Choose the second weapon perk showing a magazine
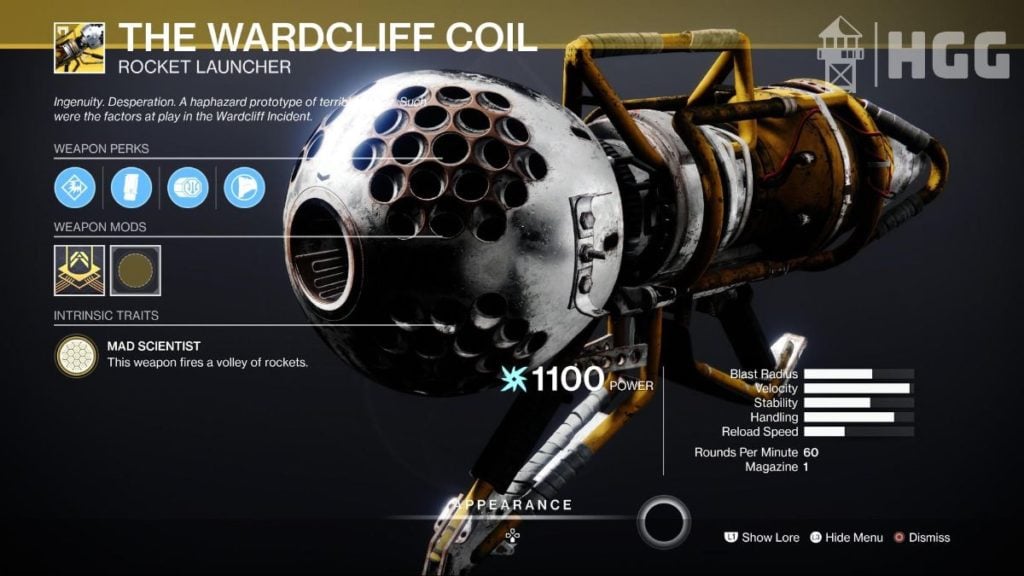The height and width of the screenshot is (576, 1024). (x=131, y=187)
